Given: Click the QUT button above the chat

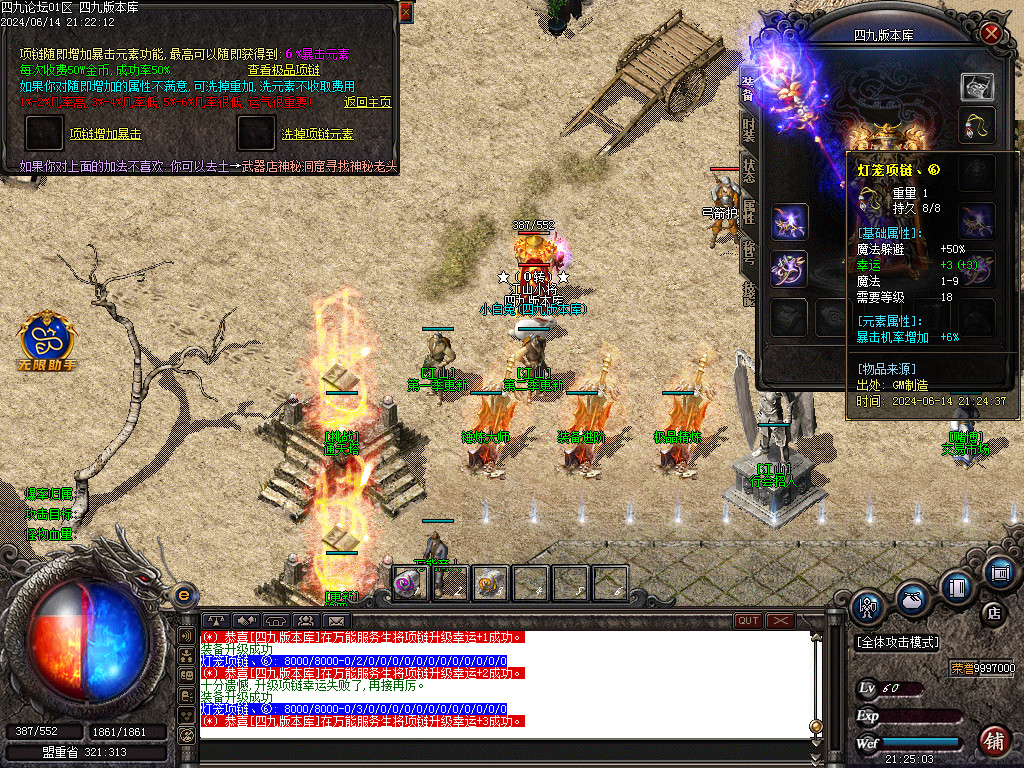Looking at the screenshot, I should [x=748, y=621].
